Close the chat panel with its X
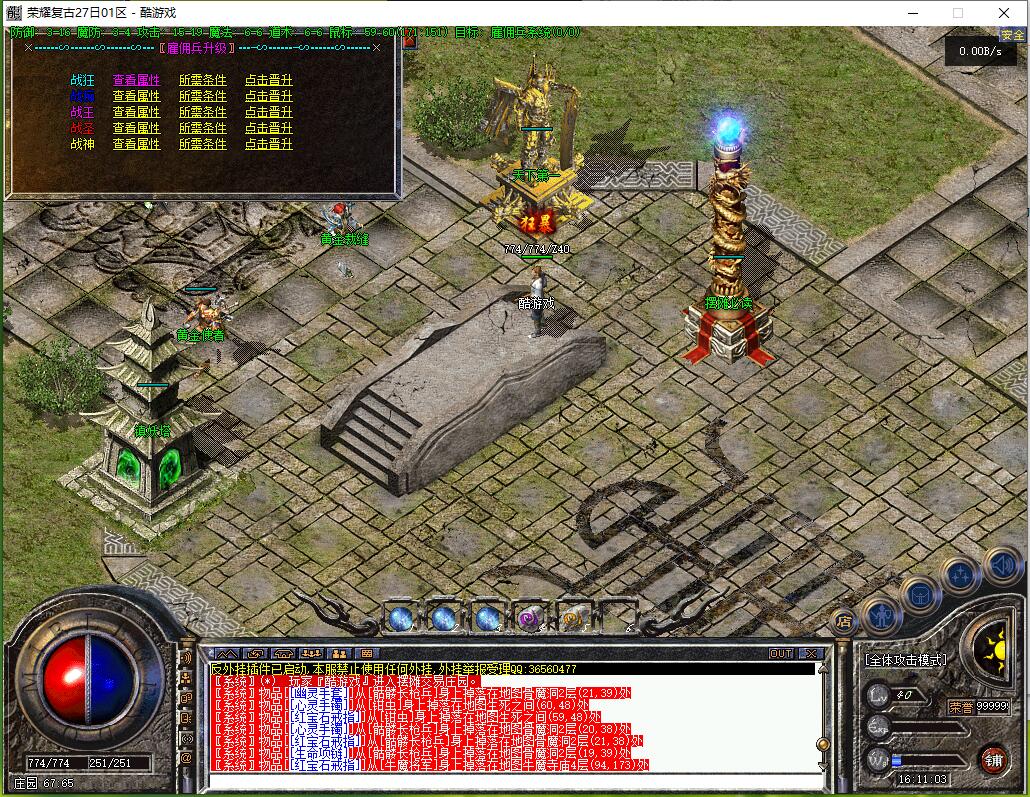The width and height of the screenshot is (1030, 797). [x=810, y=654]
